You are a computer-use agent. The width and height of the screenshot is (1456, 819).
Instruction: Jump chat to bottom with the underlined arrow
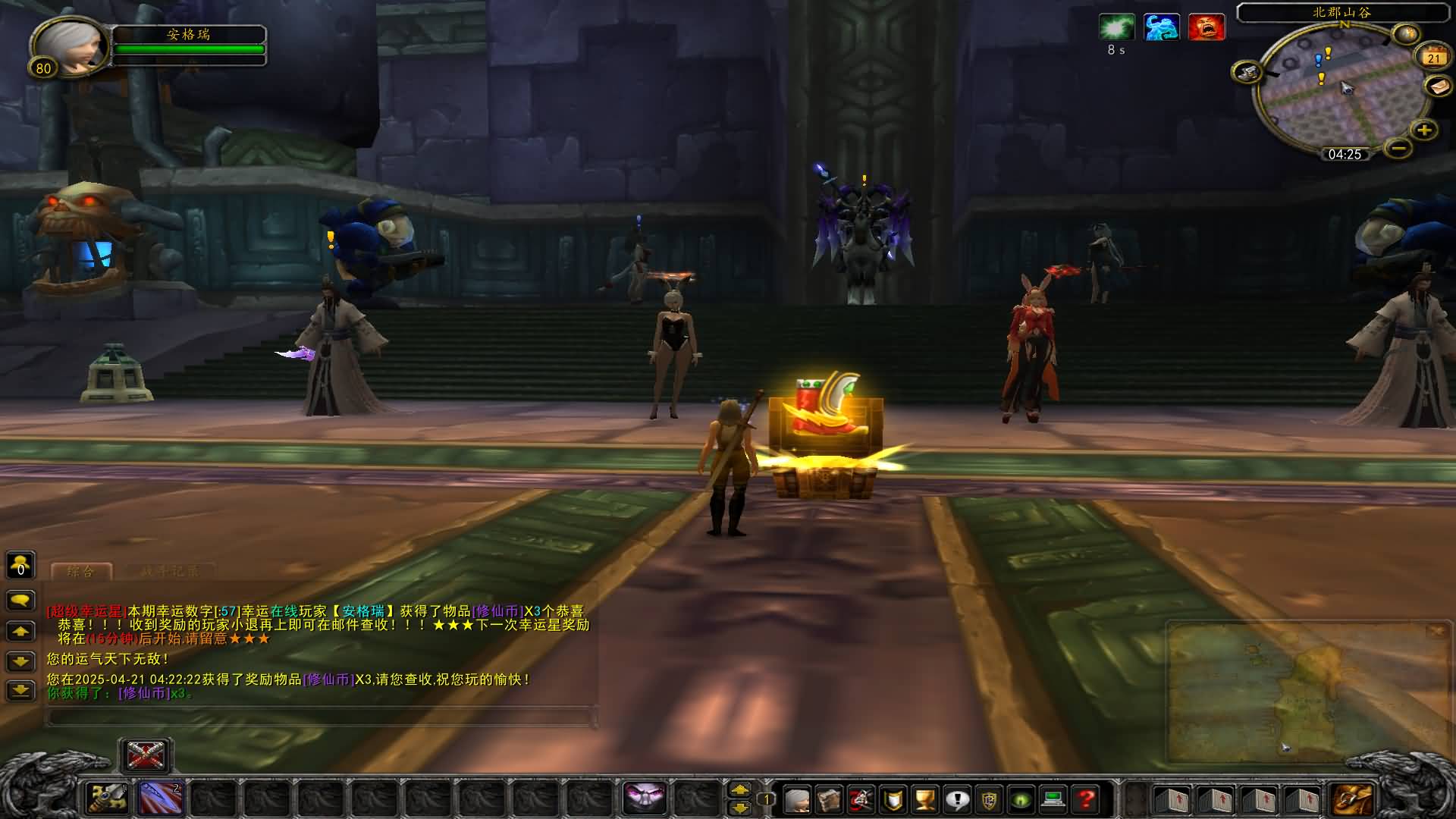click(20, 690)
